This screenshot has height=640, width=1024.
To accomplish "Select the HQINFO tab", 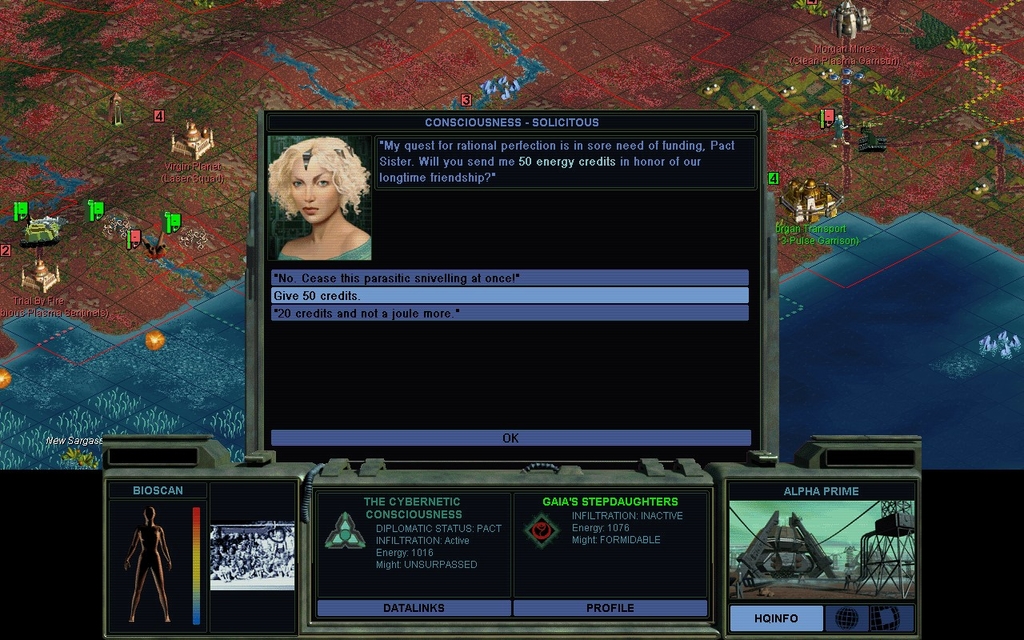I will [776, 618].
